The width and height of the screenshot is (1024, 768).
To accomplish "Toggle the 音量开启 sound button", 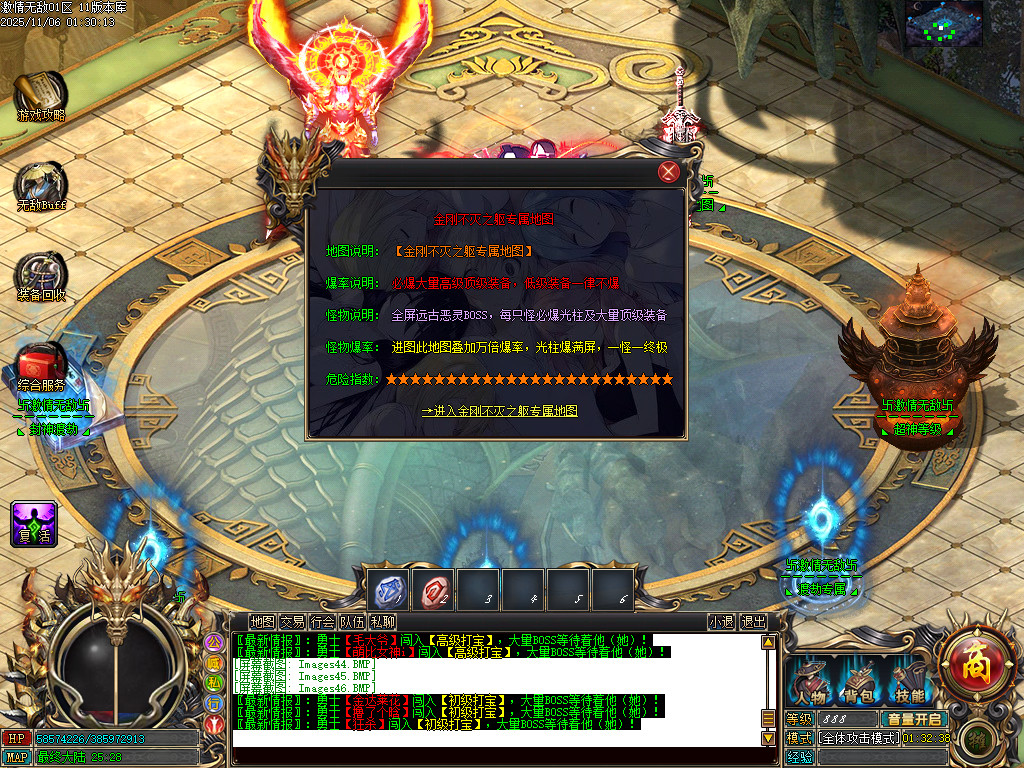I will click(x=912, y=719).
